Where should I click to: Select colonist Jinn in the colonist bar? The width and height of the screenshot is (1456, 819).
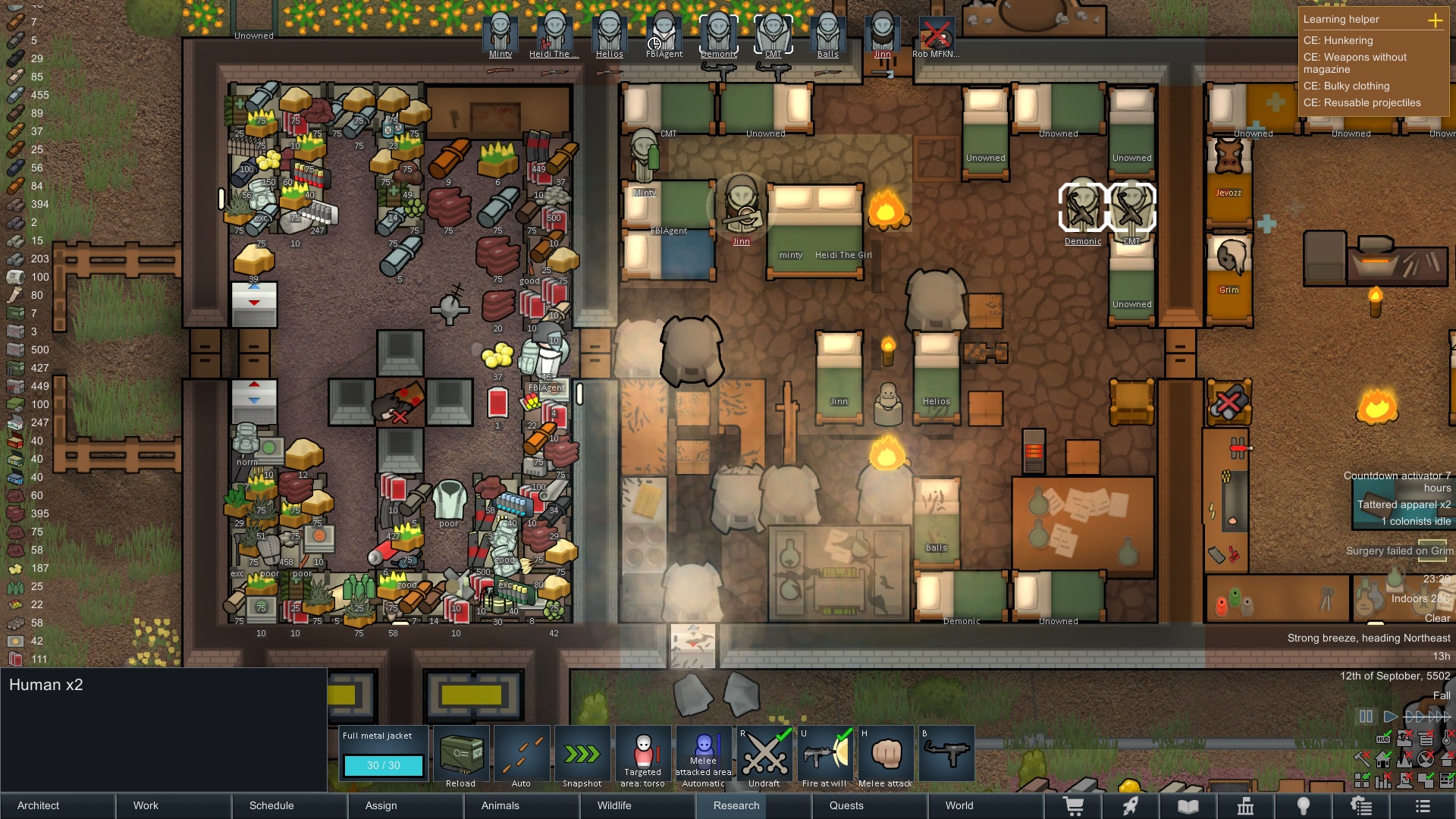tap(883, 33)
